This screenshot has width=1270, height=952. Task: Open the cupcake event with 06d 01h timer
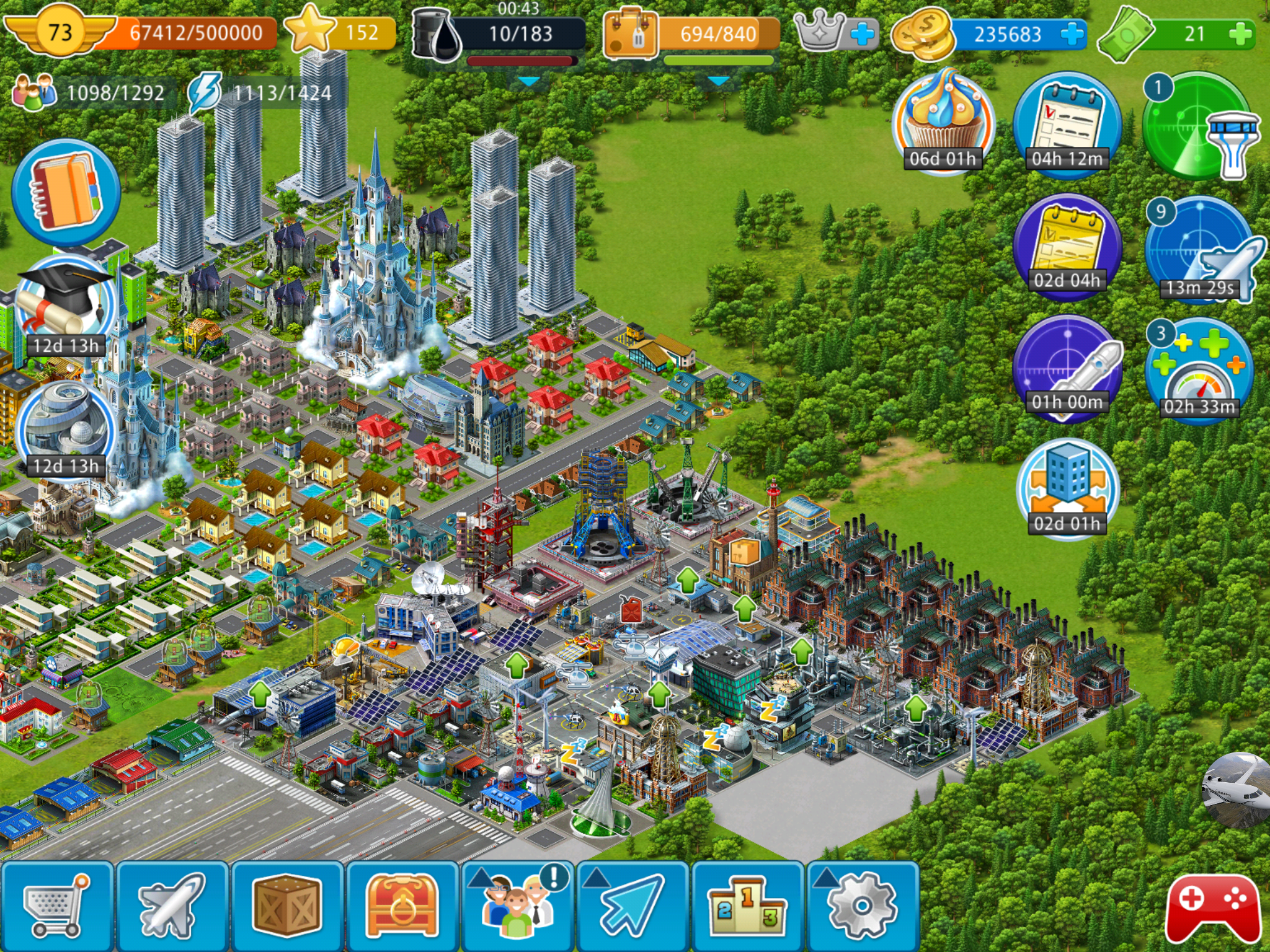point(943,122)
